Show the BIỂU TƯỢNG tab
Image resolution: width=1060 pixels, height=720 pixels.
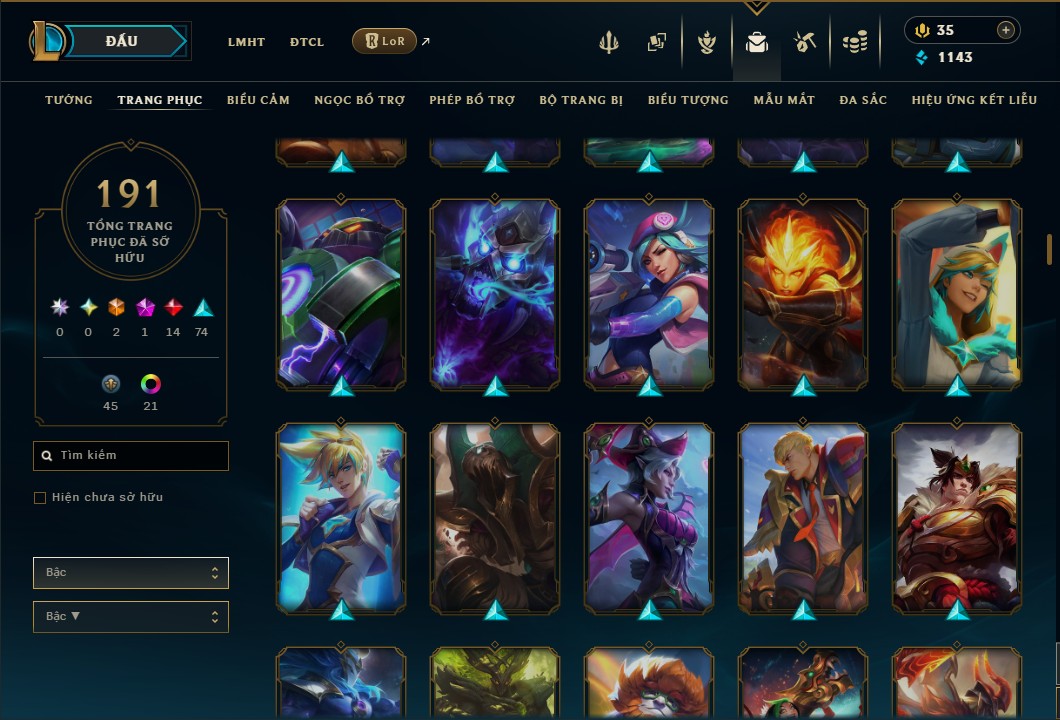pyautogui.click(x=688, y=100)
